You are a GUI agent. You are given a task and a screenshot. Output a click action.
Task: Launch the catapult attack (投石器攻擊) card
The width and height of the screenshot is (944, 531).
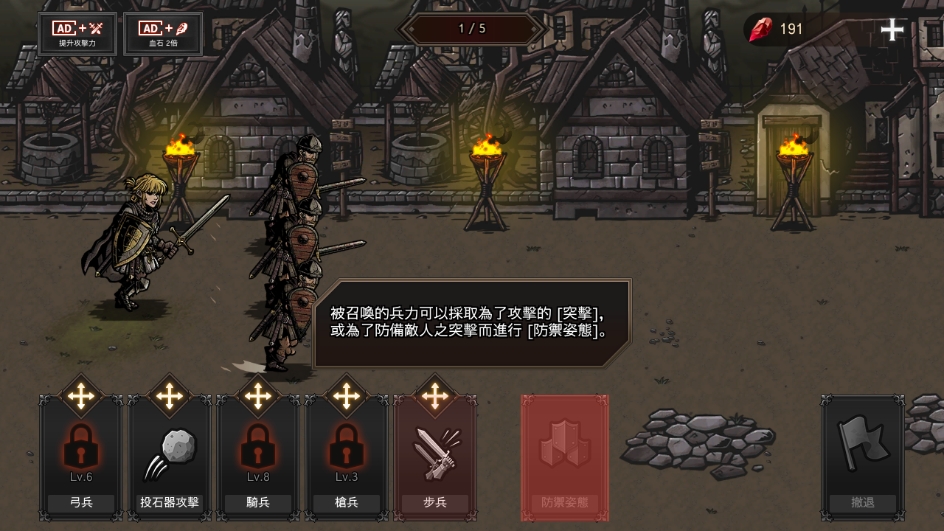tap(169, 455)
